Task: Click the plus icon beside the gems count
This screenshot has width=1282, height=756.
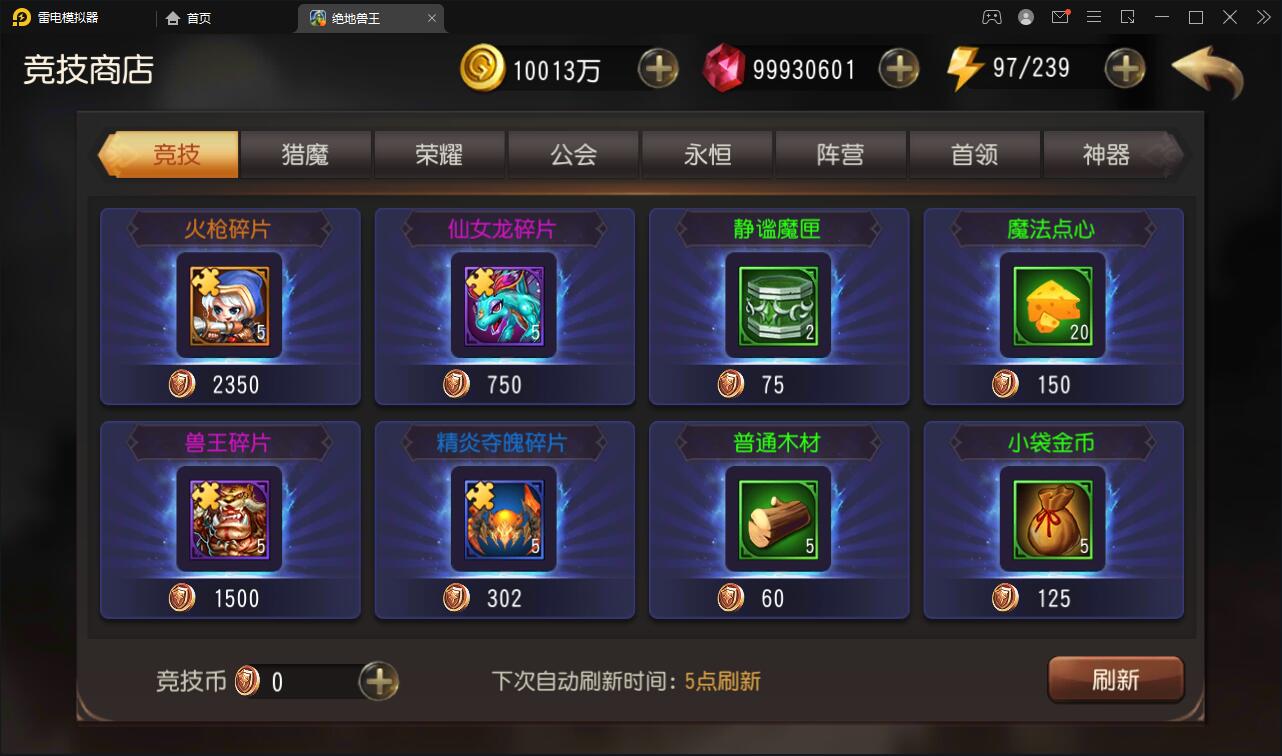Action: click(898, 68)
